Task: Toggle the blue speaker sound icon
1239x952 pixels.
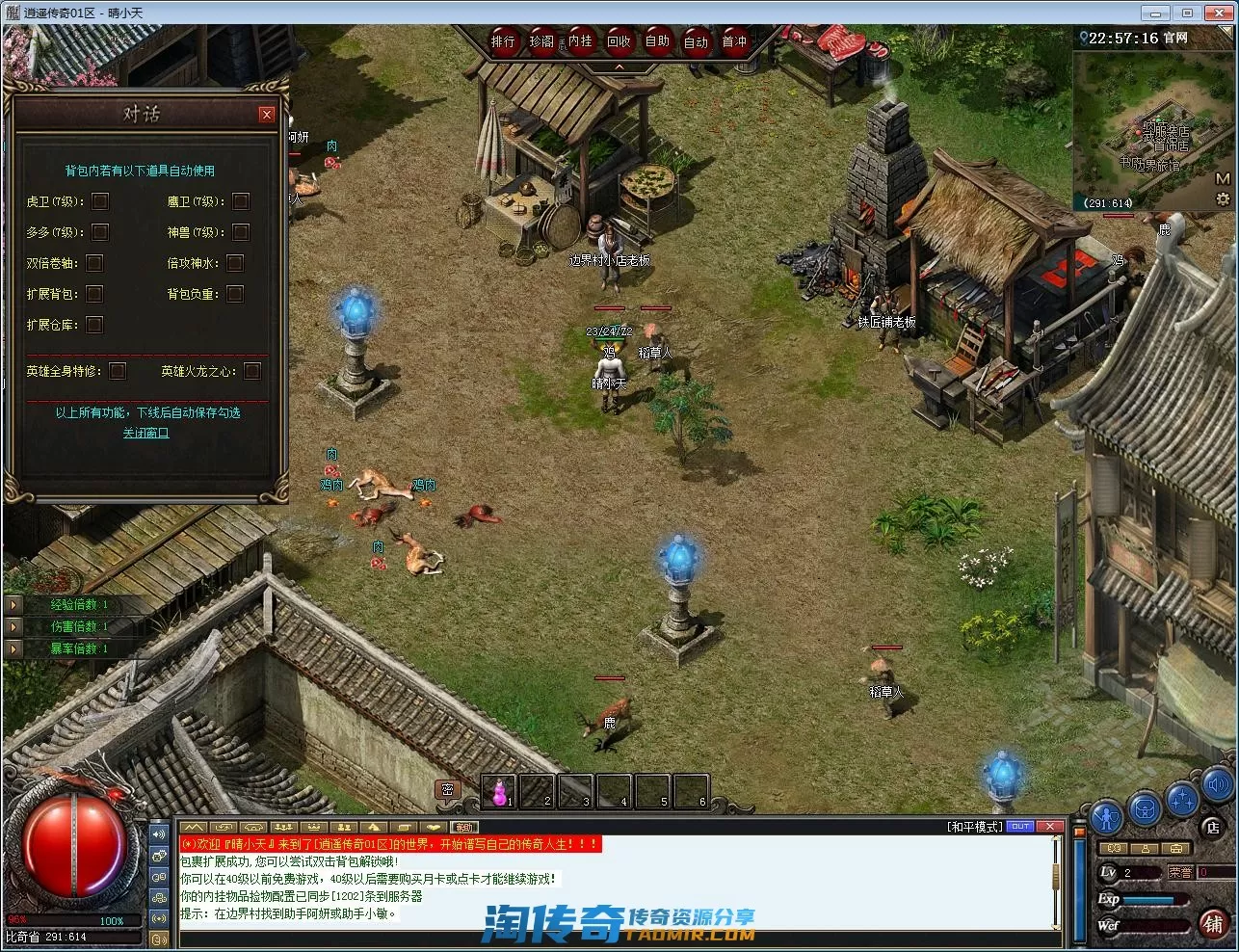Action: point(1216,783)
